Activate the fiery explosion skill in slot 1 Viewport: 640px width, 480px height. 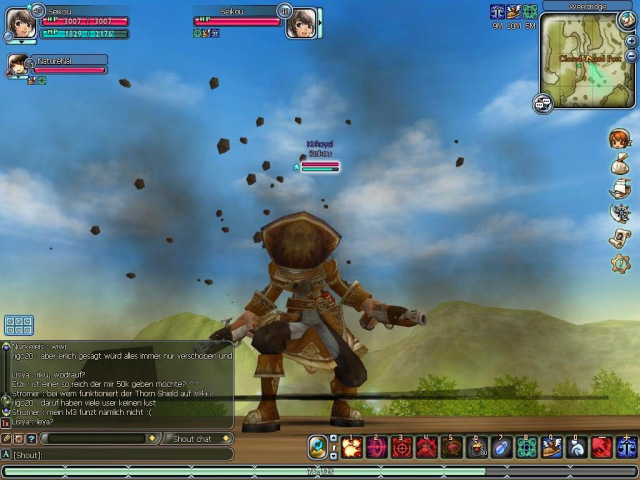coord(352,447)
